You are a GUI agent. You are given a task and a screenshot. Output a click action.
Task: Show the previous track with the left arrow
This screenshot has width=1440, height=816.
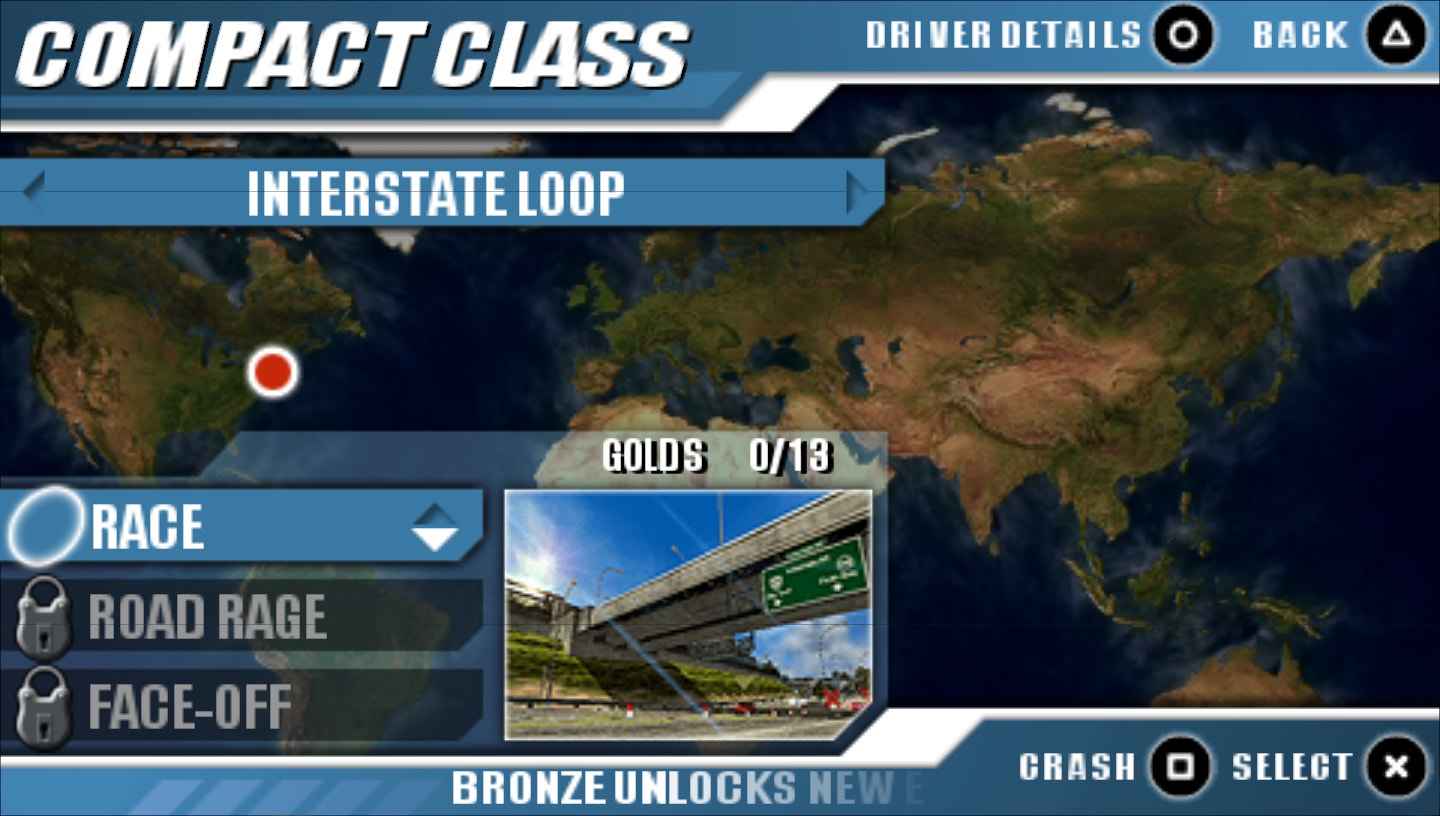[x=34, y=190]
